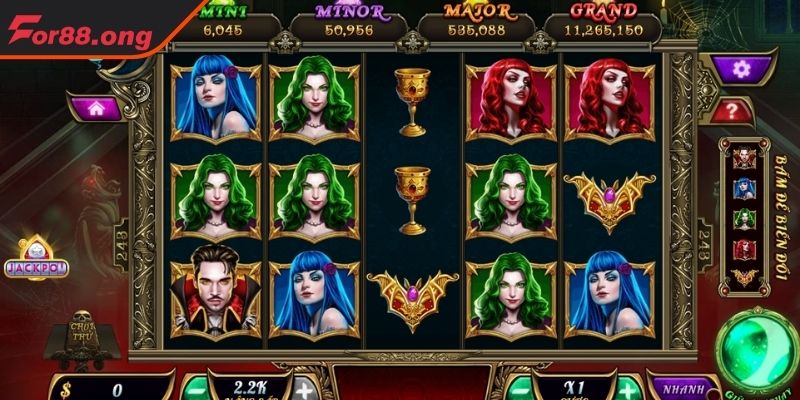
Task: Open the red question mark help
Action: click(x=733, y=110)
